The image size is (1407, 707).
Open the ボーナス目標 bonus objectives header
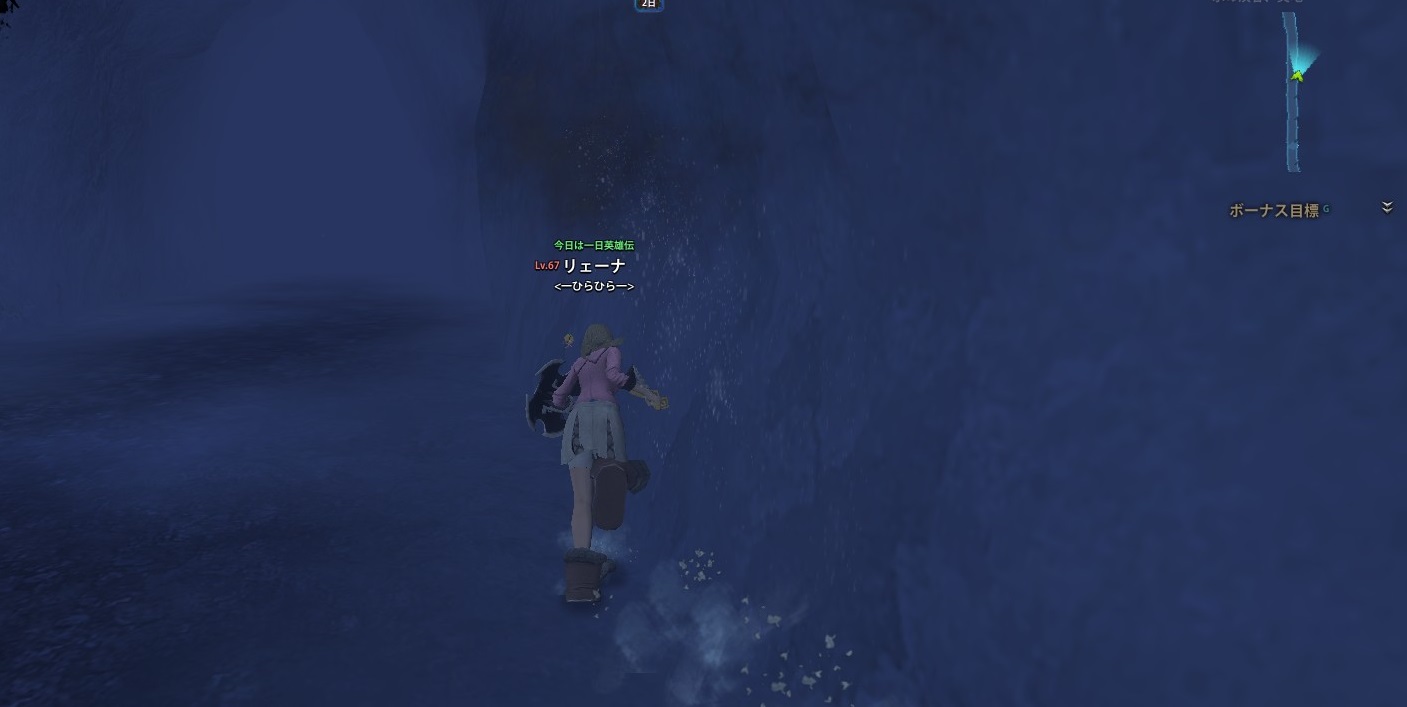coord(1273,211)
